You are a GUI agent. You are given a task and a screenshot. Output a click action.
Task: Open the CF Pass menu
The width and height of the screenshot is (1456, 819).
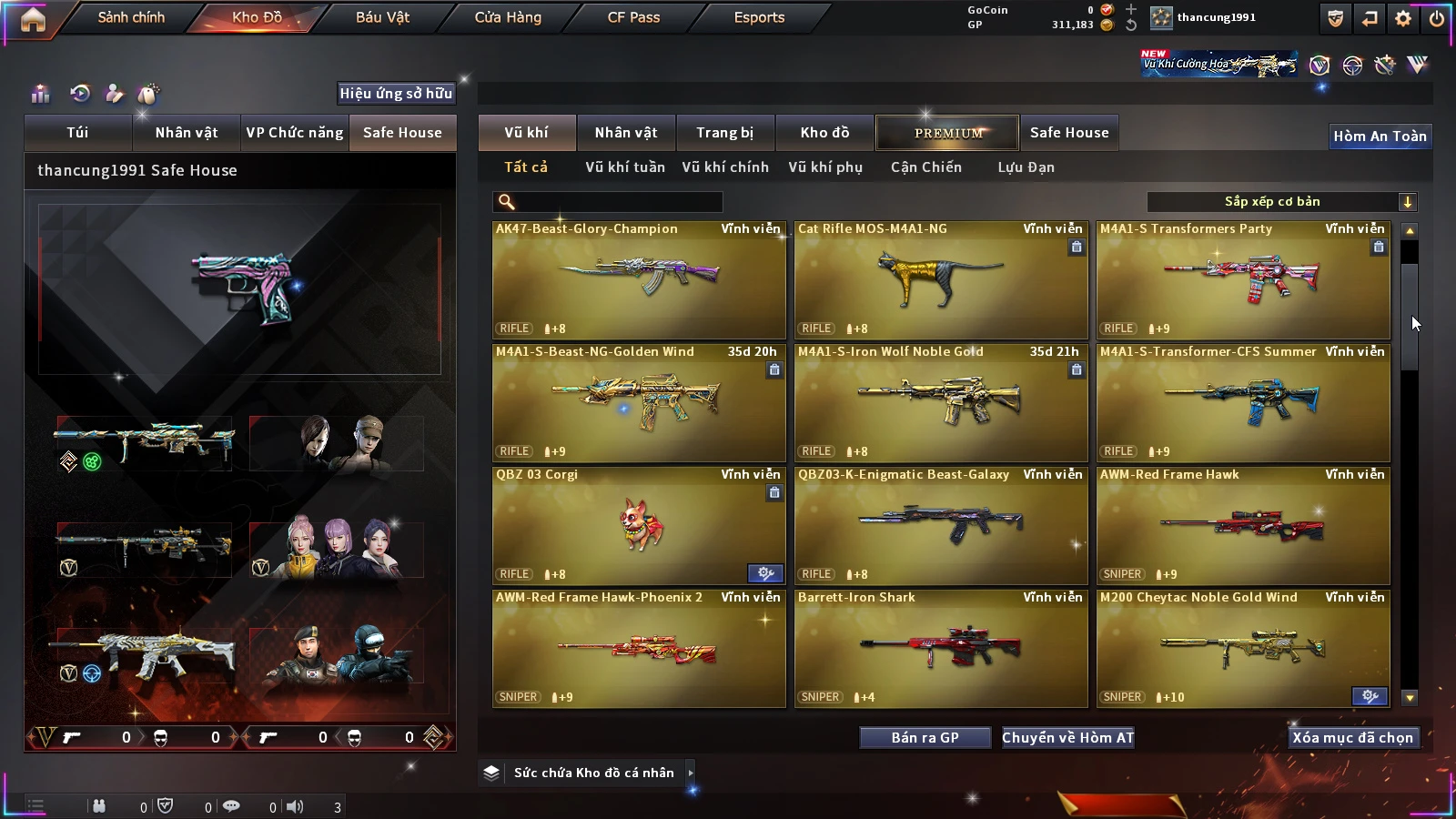click(x=633, y=17)
